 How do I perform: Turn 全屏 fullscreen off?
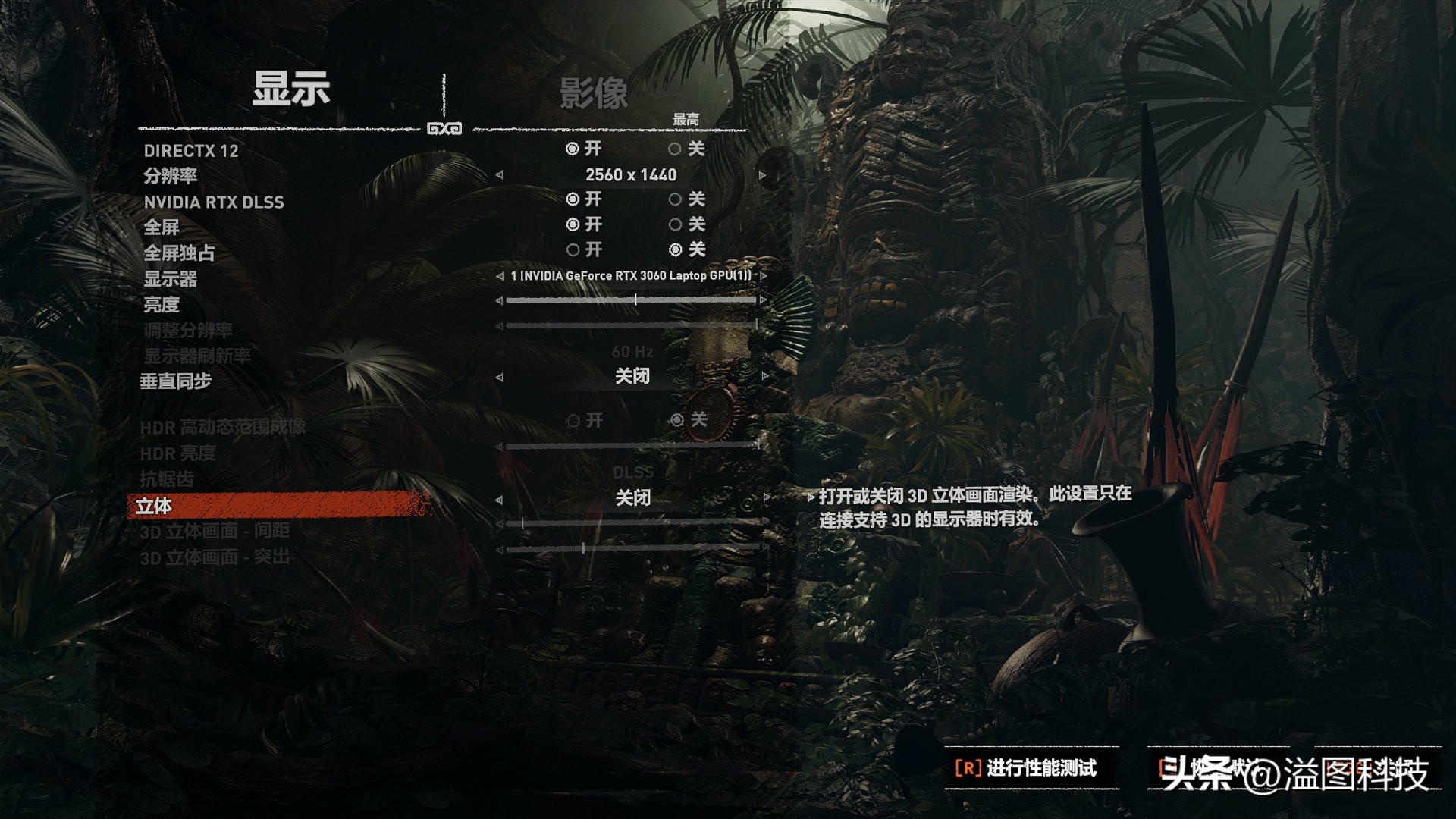[675, 224]
